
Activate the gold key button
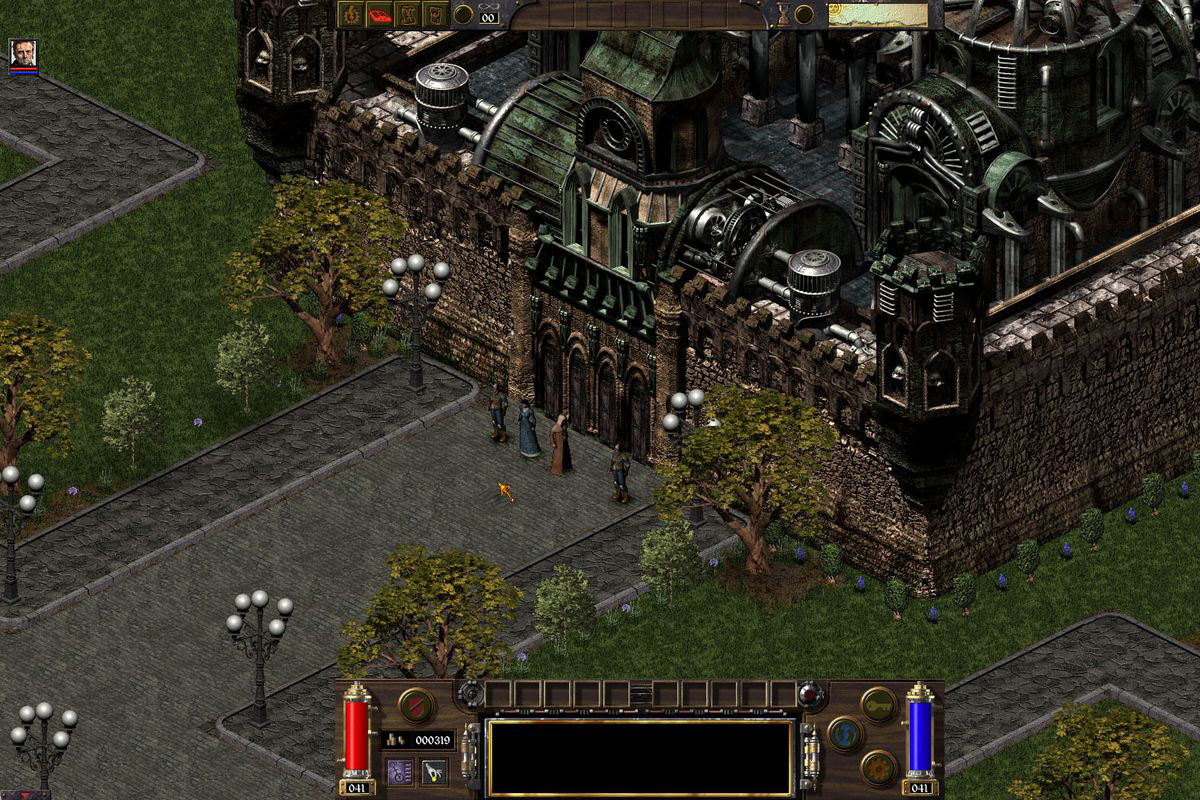878,704
